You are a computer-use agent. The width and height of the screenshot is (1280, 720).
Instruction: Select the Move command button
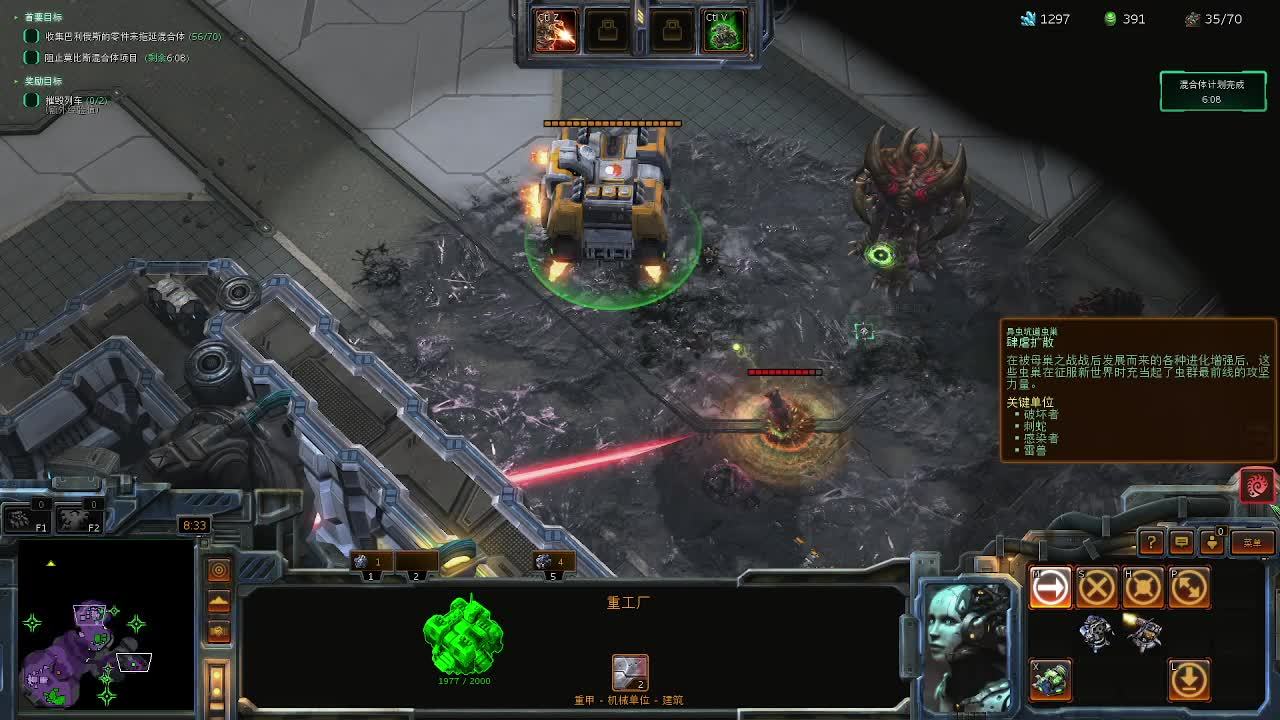tap(1050, 588)
